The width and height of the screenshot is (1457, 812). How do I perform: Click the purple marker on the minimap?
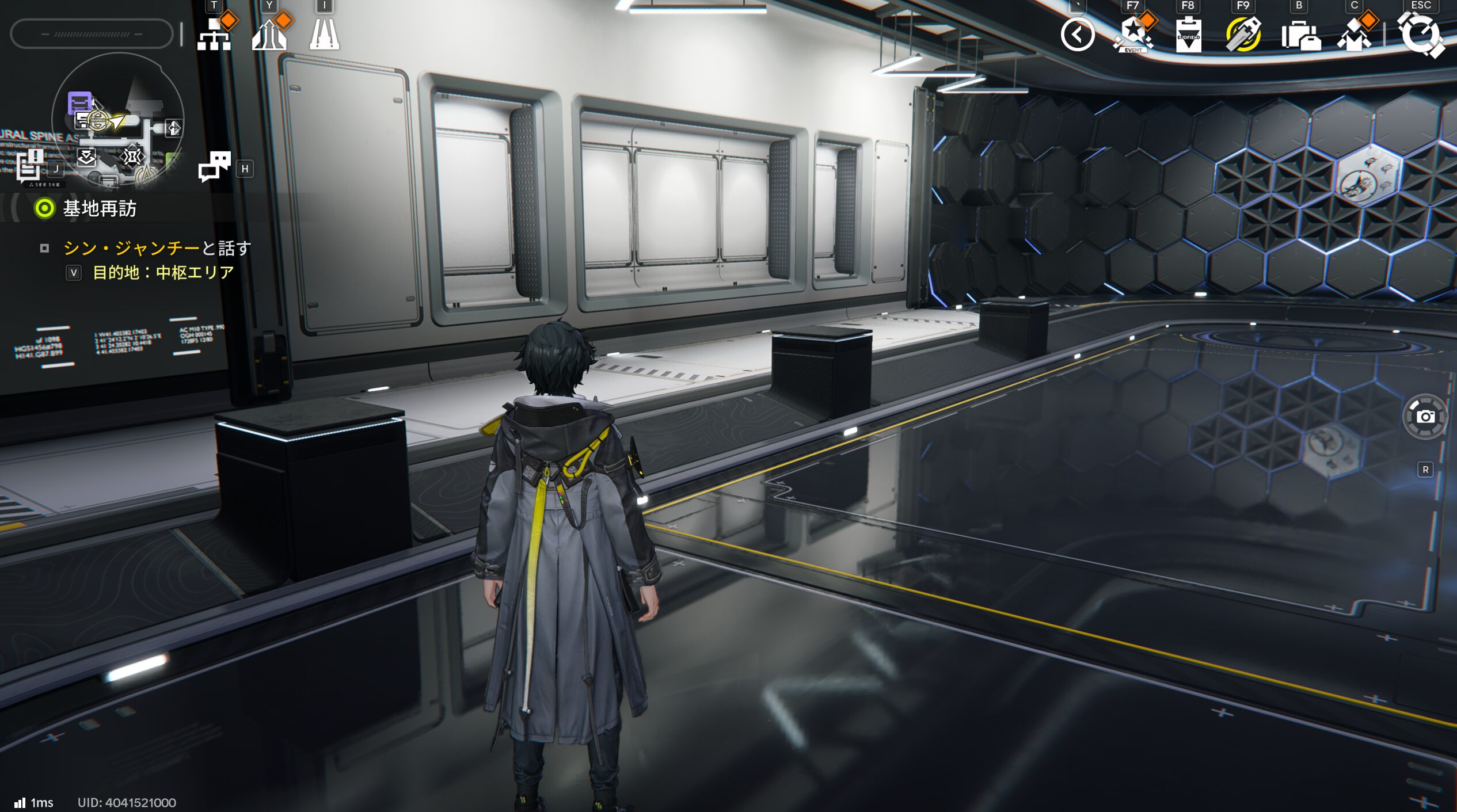click(79, 102)
